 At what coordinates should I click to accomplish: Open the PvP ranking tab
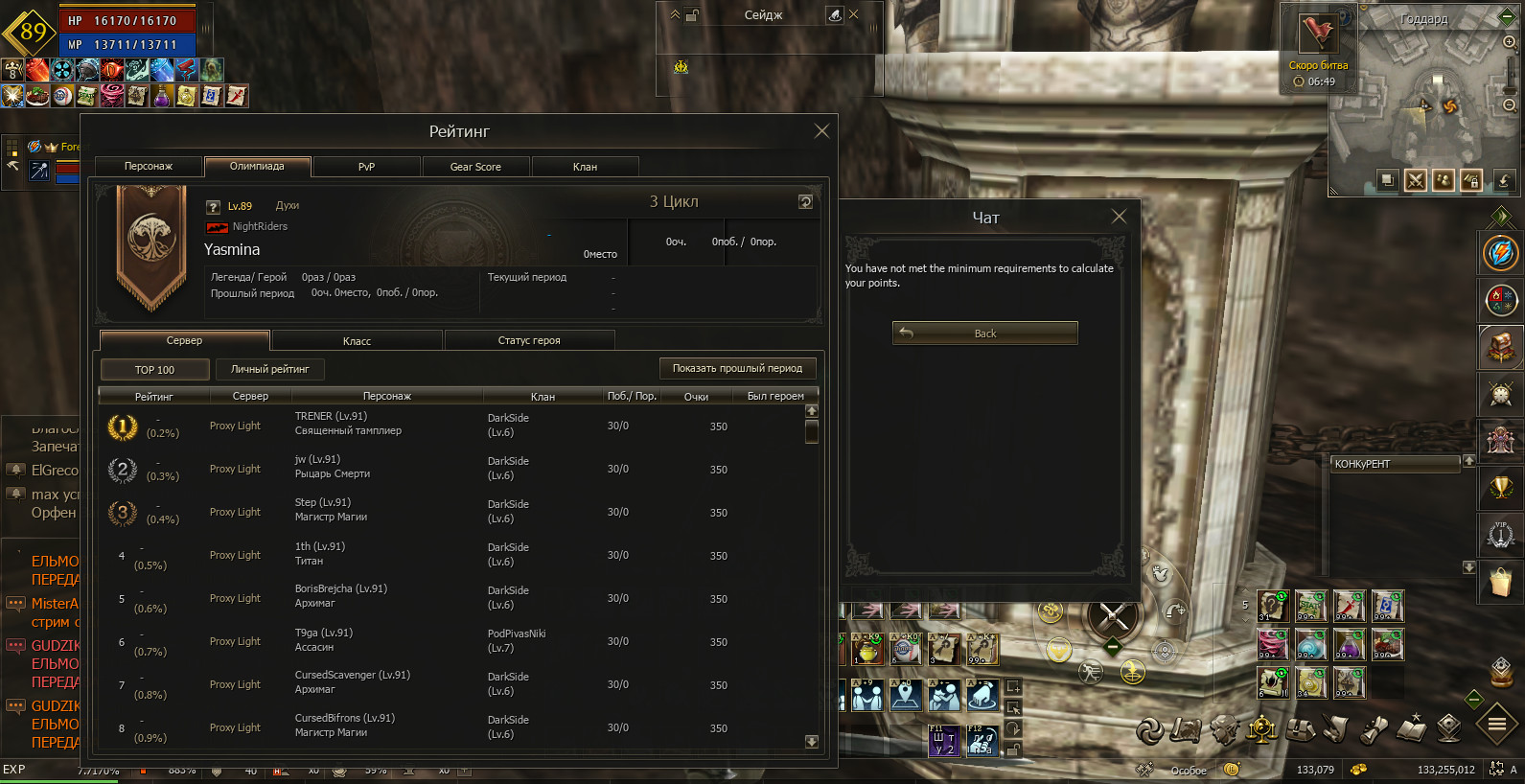(x=366, y=167)
